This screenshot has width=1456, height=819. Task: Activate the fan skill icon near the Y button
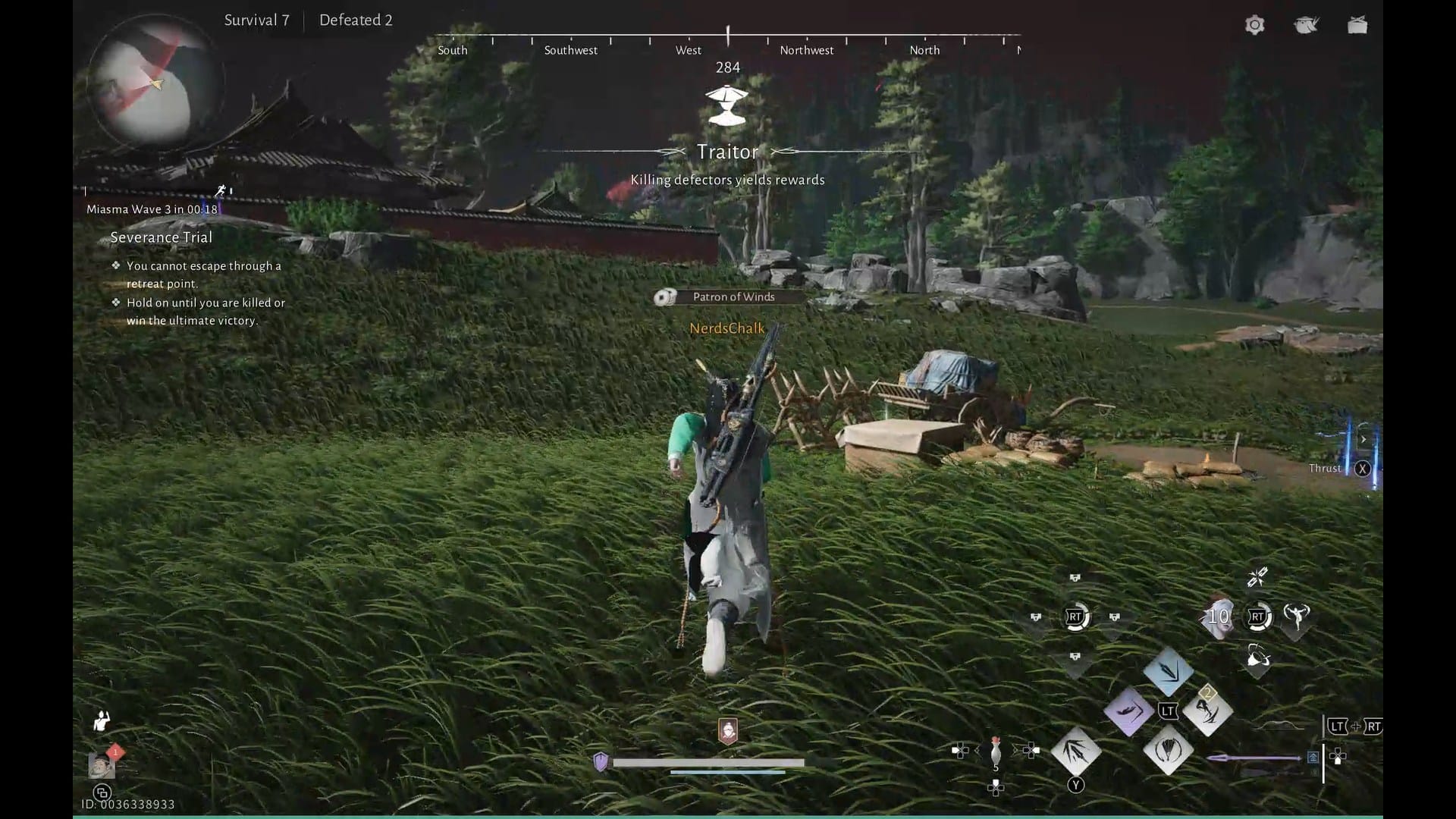click(x=1168, y=751)
